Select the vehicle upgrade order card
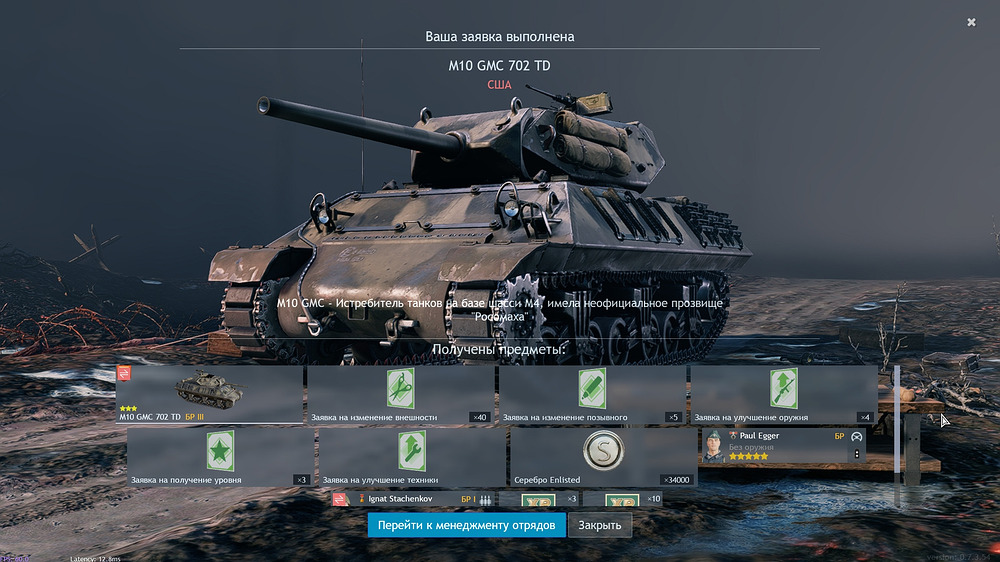 click(x=412, y=457)
